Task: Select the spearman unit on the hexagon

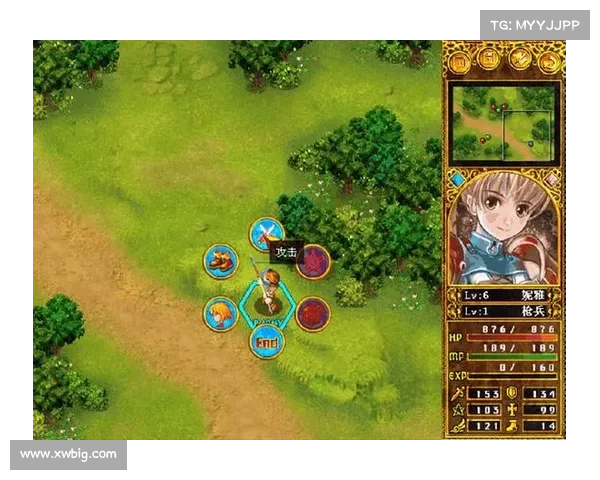Action: click(267, 293)
